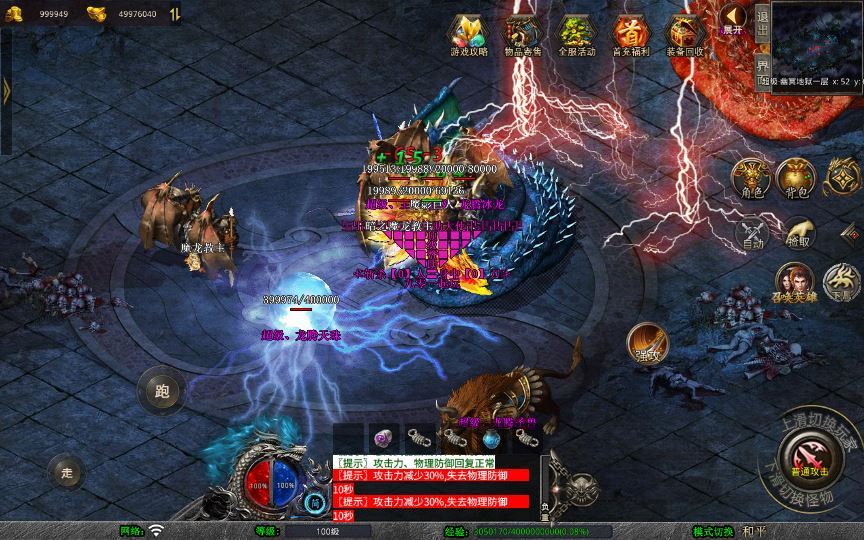Use the blue potion in the quick bar

tap(491, 438)
